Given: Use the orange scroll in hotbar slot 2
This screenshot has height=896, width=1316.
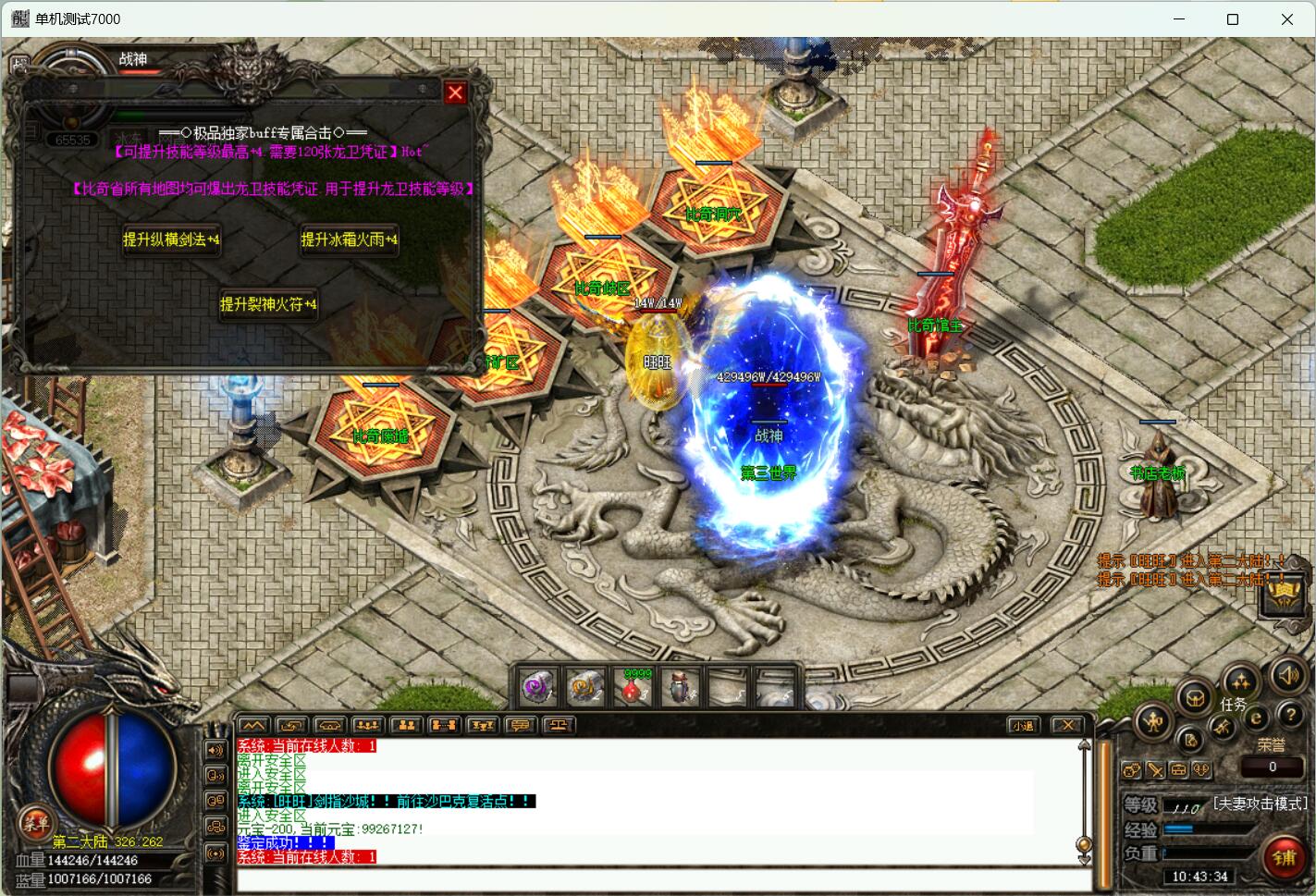Looking at the screenshot, I should click(585, 687).
